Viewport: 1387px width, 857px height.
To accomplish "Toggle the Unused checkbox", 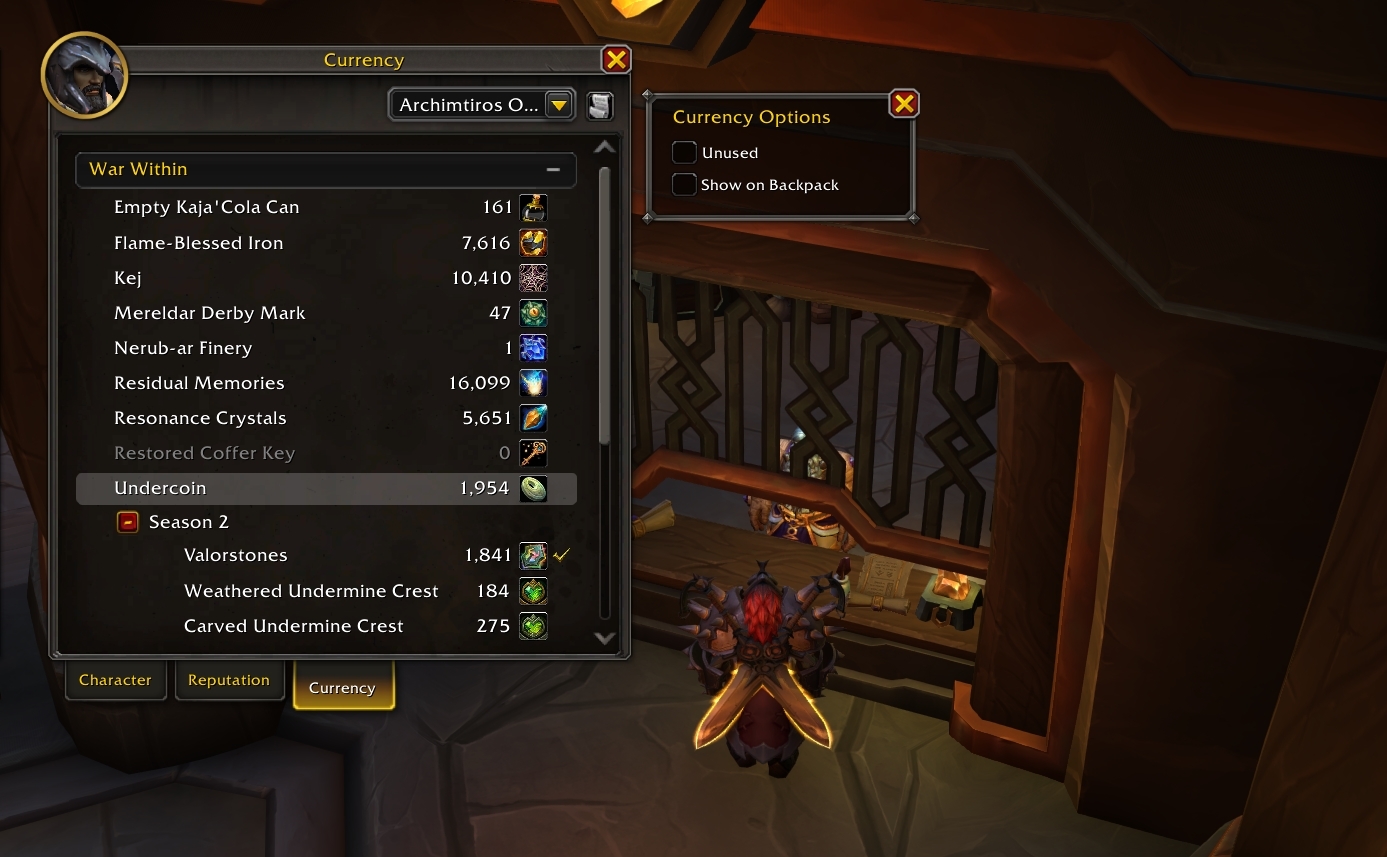I will [685, 153].
